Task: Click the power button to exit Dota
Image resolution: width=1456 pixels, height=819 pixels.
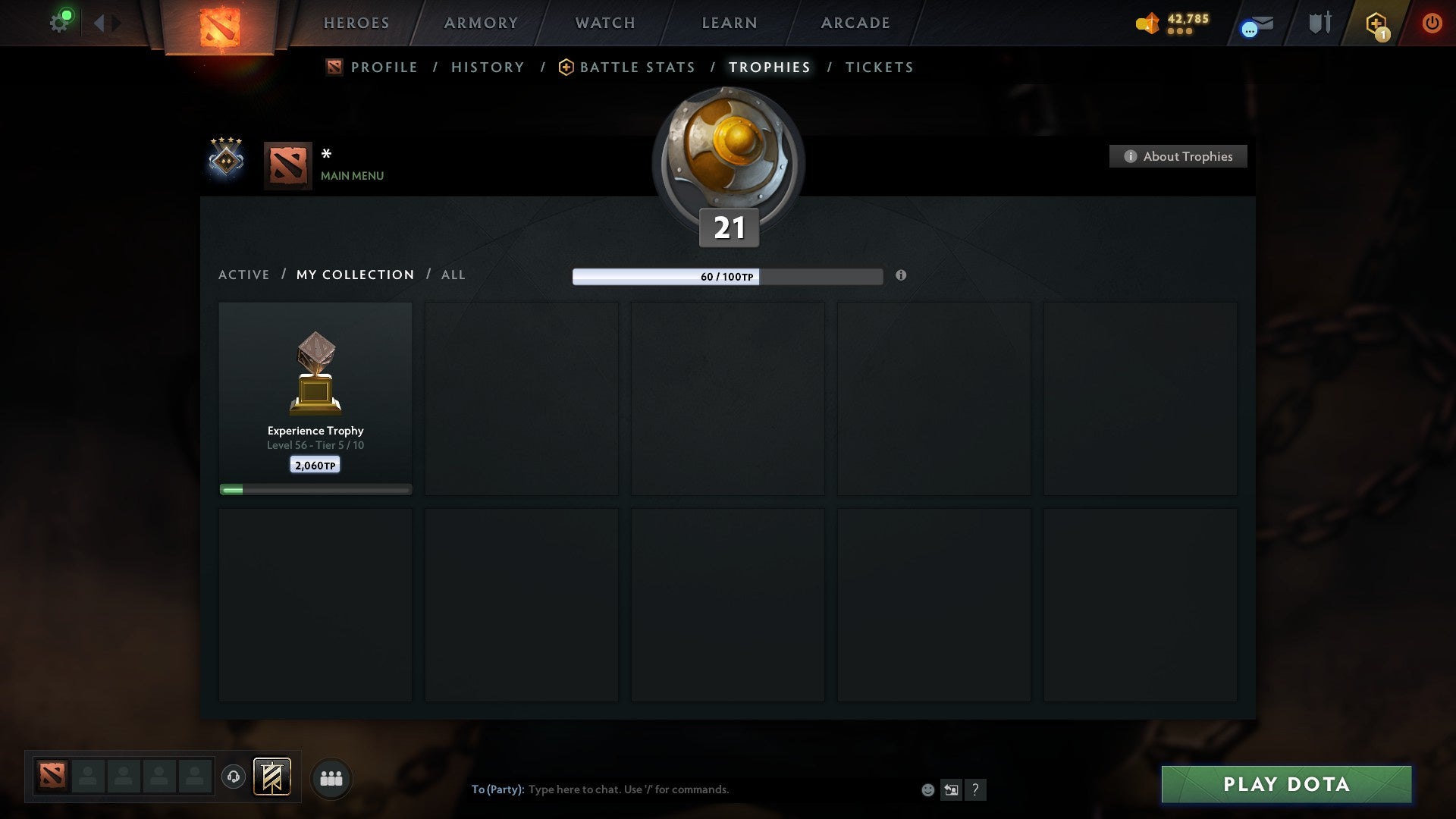Action: 1432,24
